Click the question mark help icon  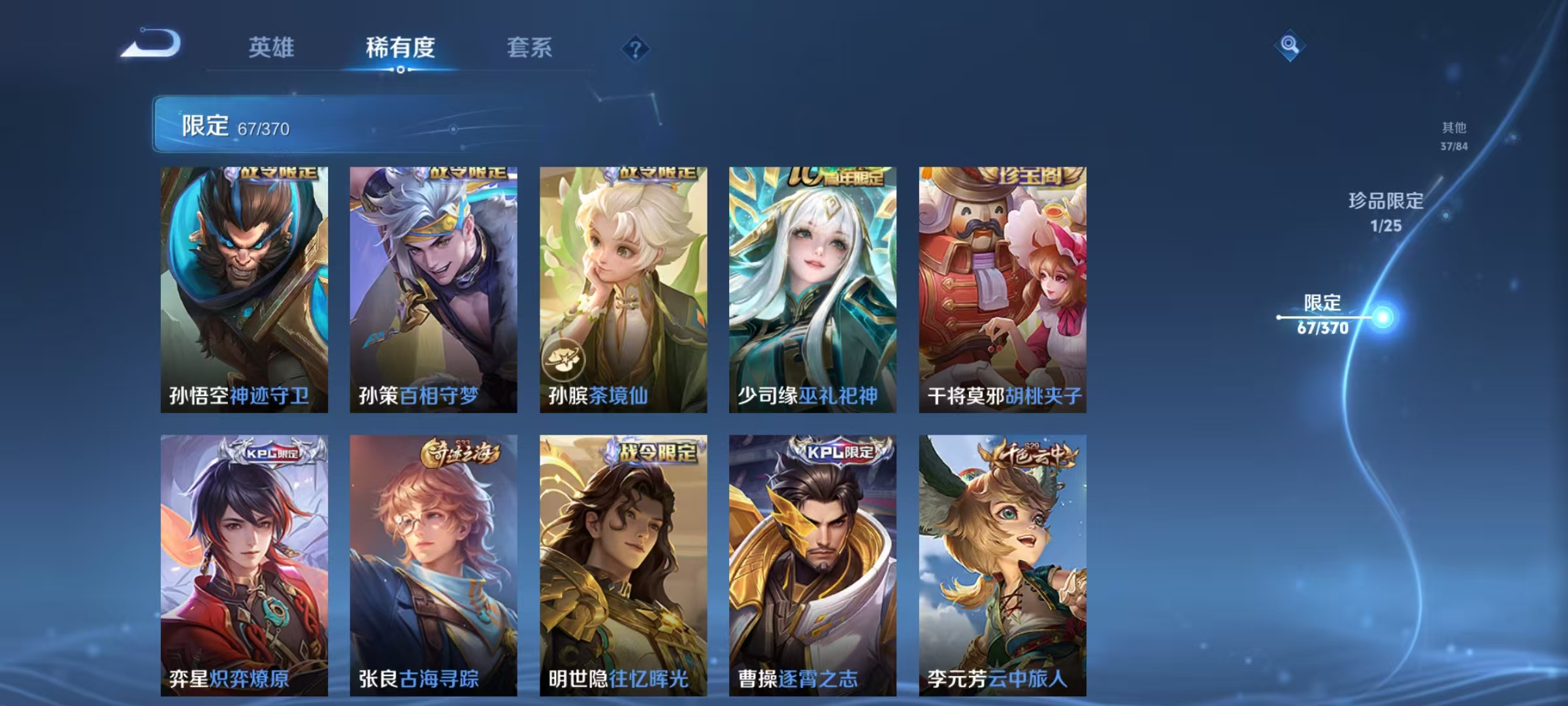[x=637, y=49]
